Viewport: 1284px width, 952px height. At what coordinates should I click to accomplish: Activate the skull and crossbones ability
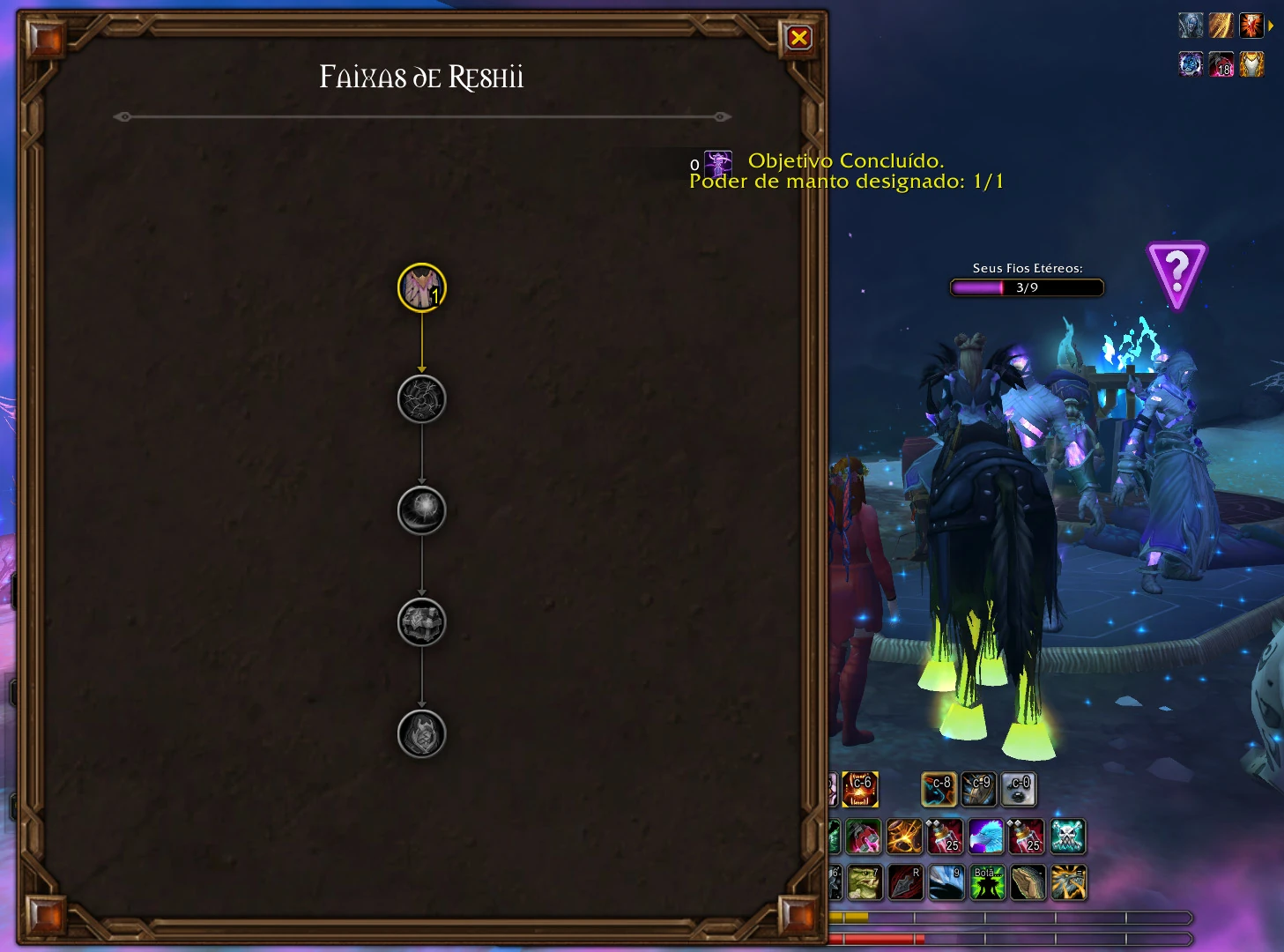point(1067,837)
